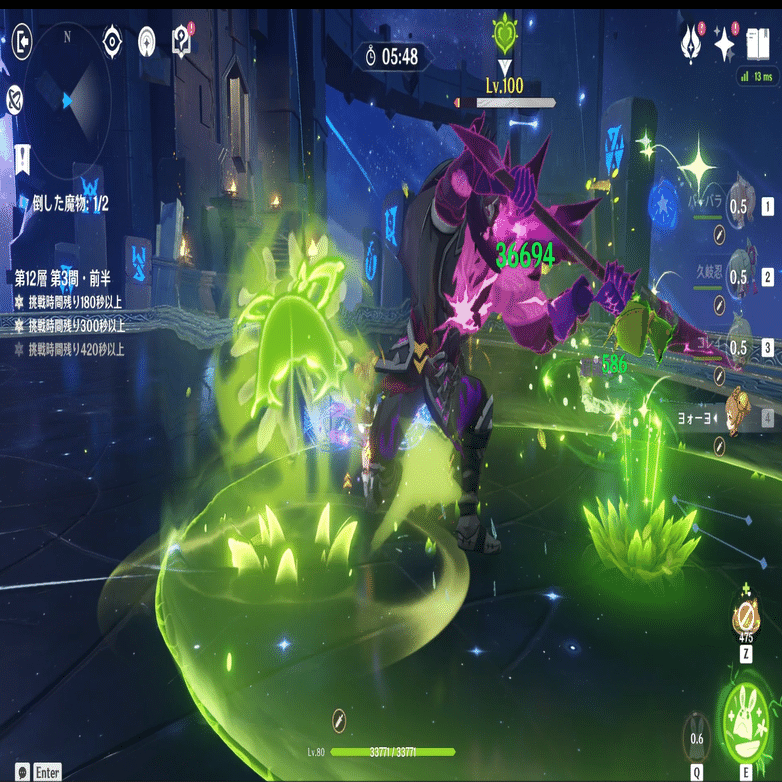Open the Wish four-pointed star icon
This screenshot has width=782, height=782.
click(x=725, y=45)
